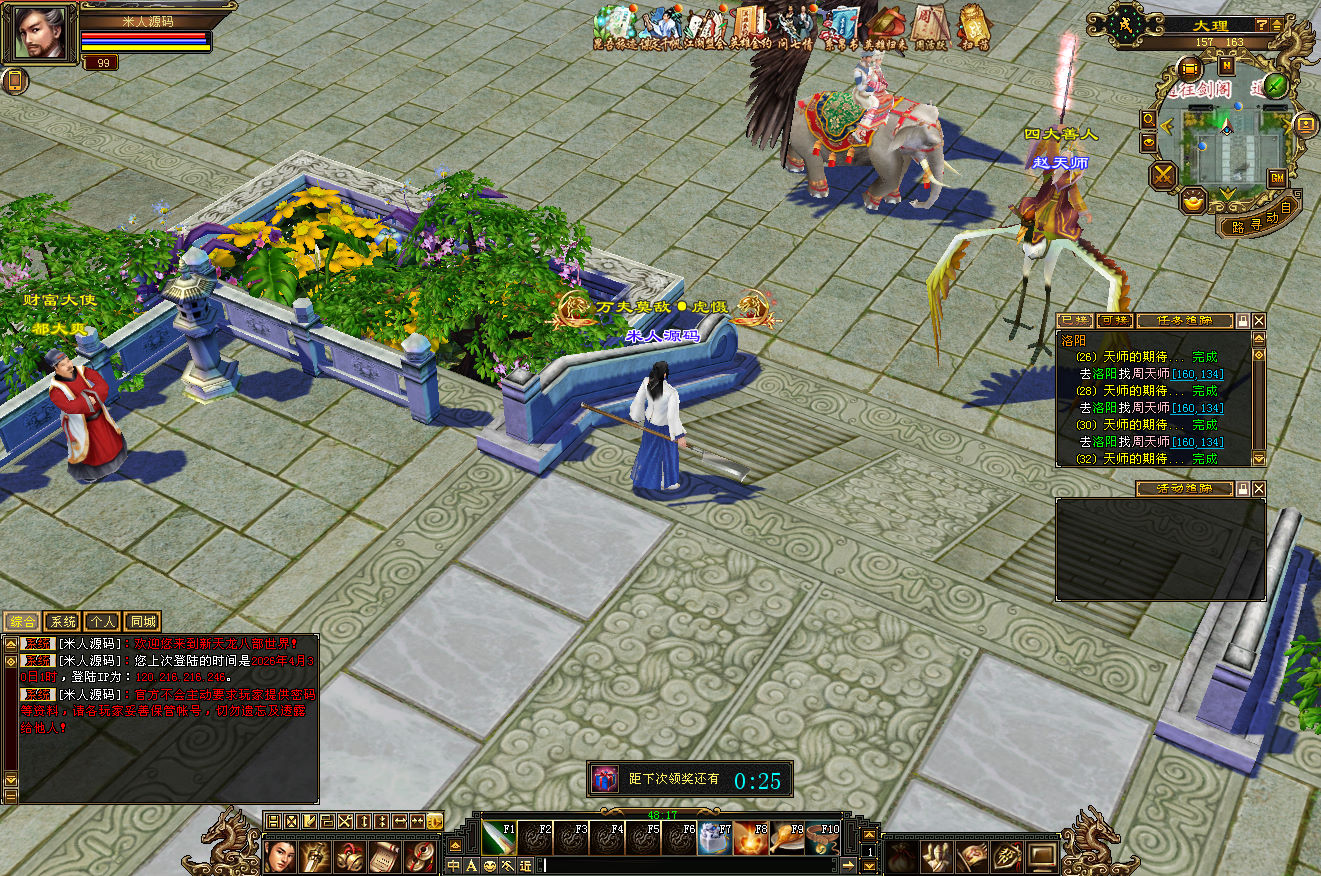
Task: Click the player portrait in the corner
Action: click(x=40, y=33)
